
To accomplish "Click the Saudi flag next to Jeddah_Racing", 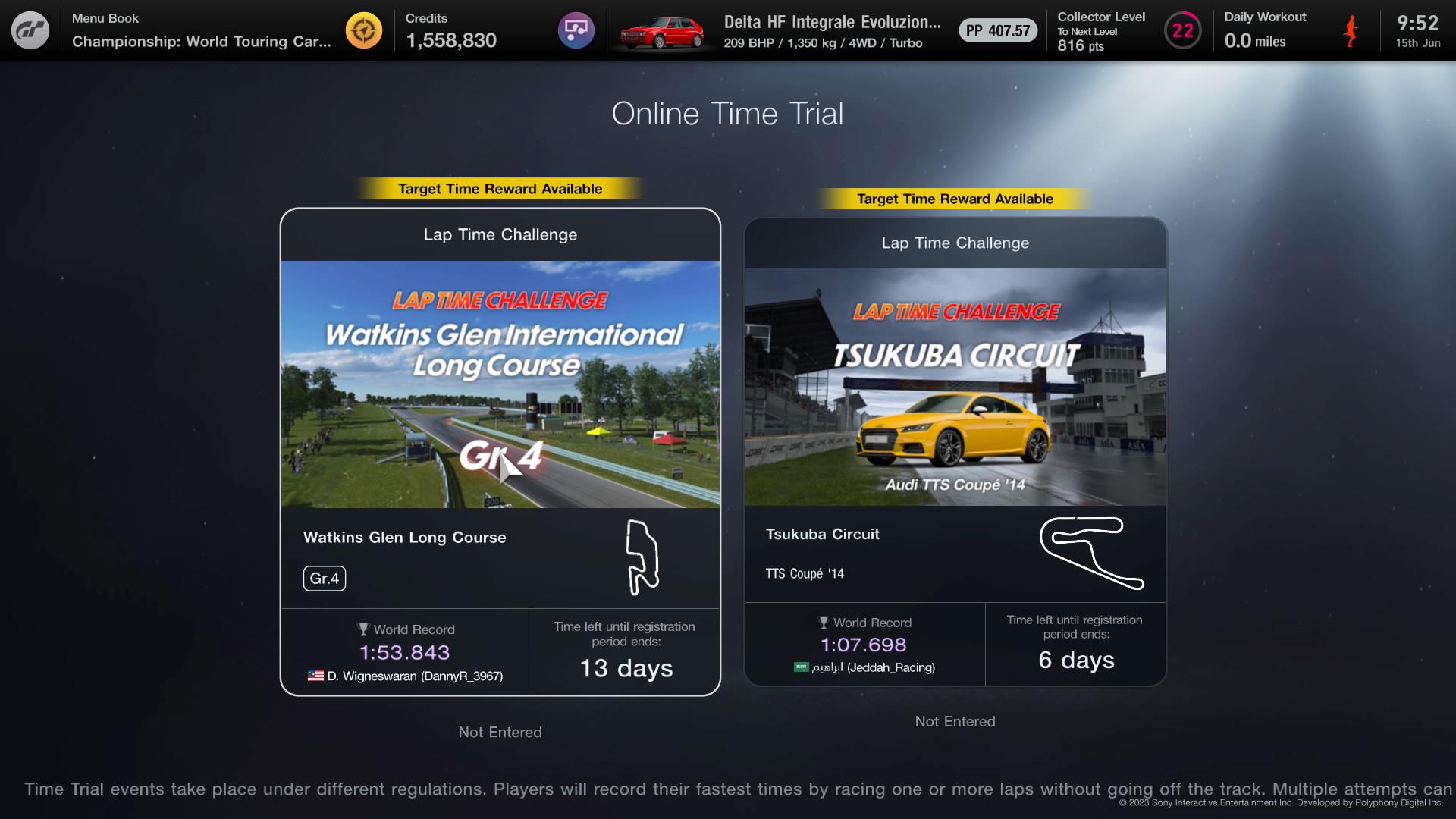I will pos(800,667).
